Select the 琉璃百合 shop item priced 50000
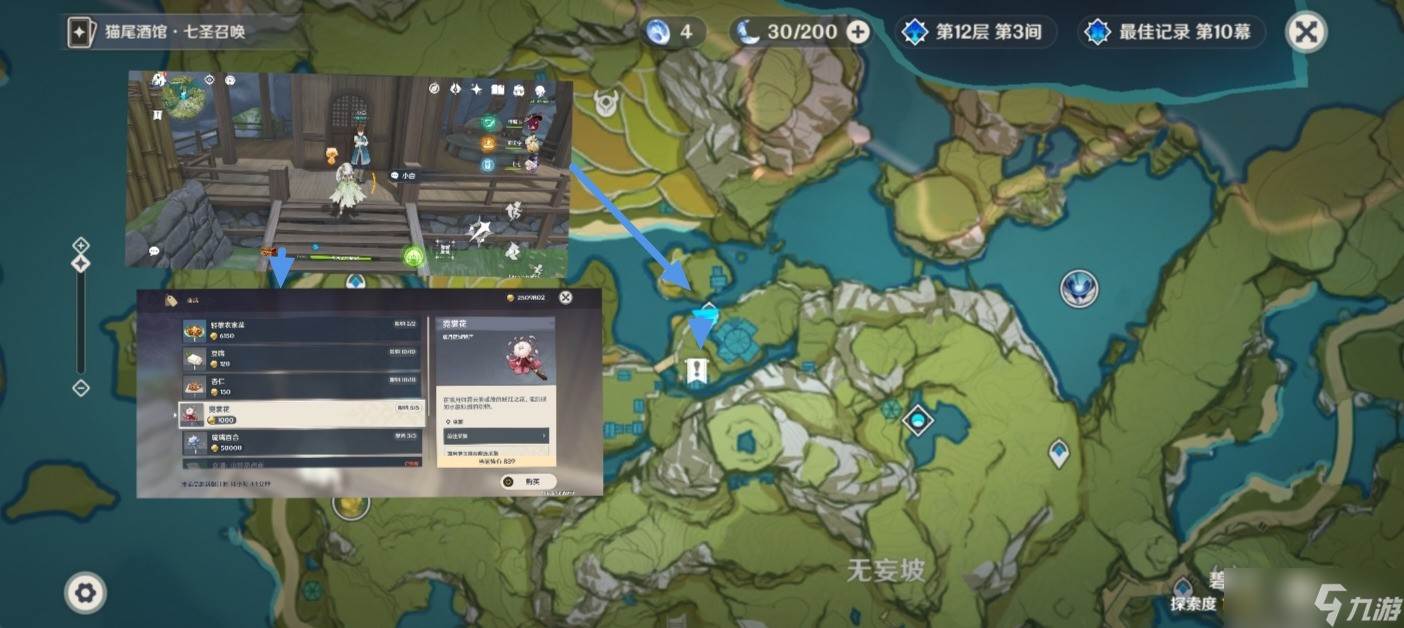Viewport: 1404px width, 628px height. 301,442
